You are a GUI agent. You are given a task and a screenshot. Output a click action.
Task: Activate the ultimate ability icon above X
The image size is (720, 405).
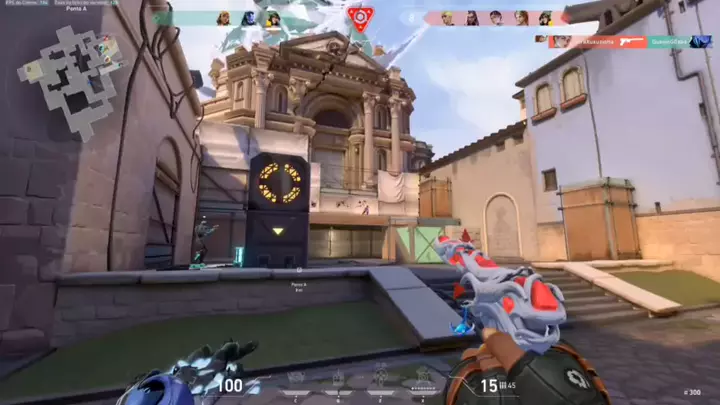coord(422,376)
